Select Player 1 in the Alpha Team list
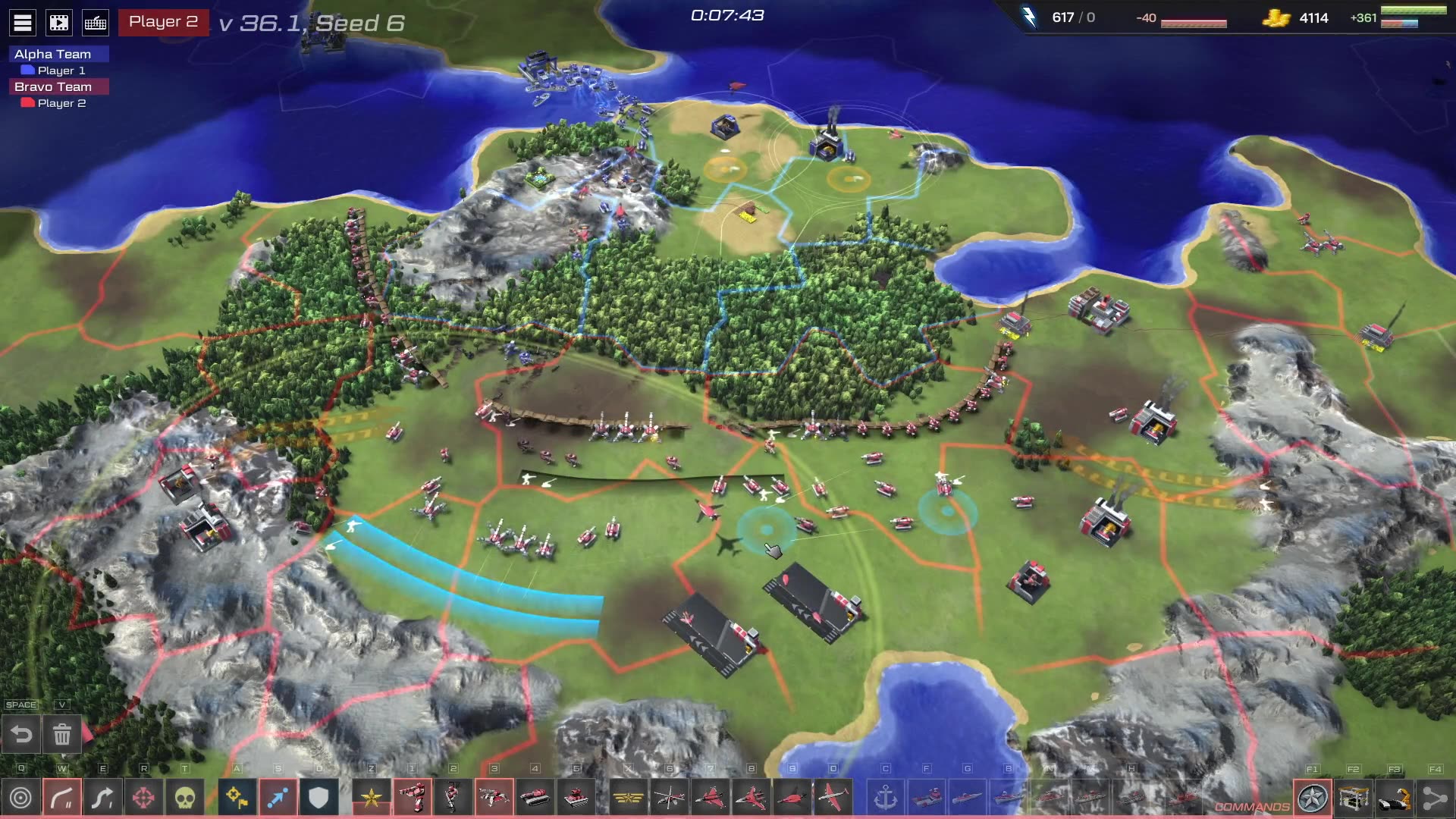 (61, 71)
